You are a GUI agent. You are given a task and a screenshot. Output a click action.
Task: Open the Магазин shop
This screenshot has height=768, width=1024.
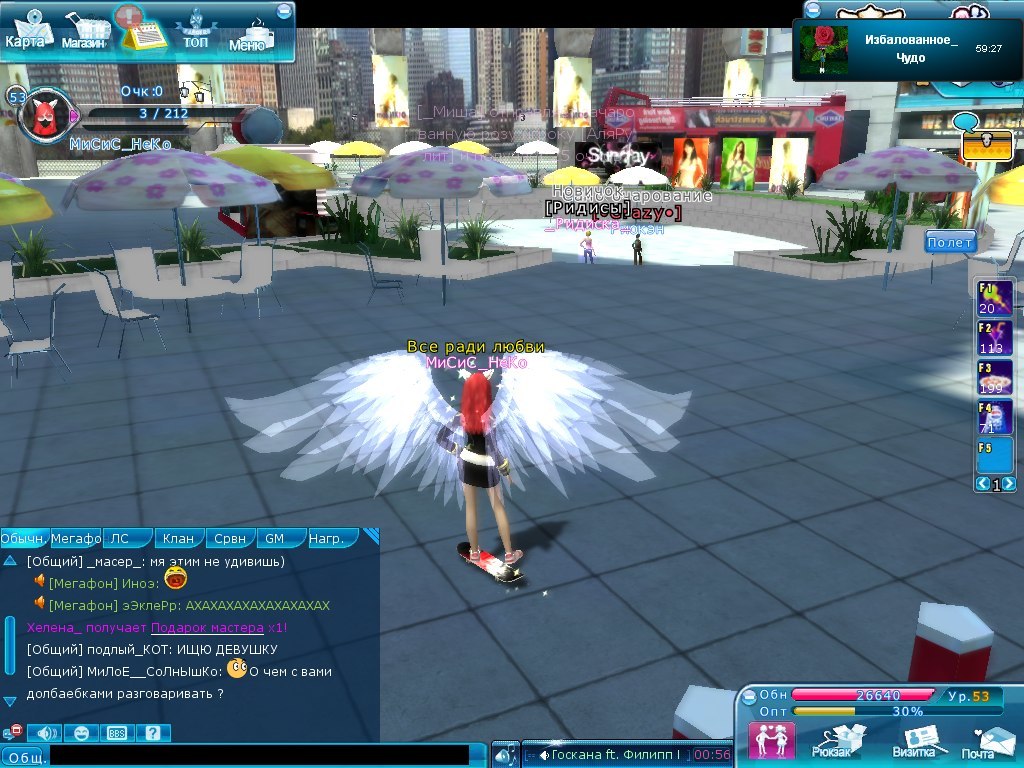coord(84,32)
